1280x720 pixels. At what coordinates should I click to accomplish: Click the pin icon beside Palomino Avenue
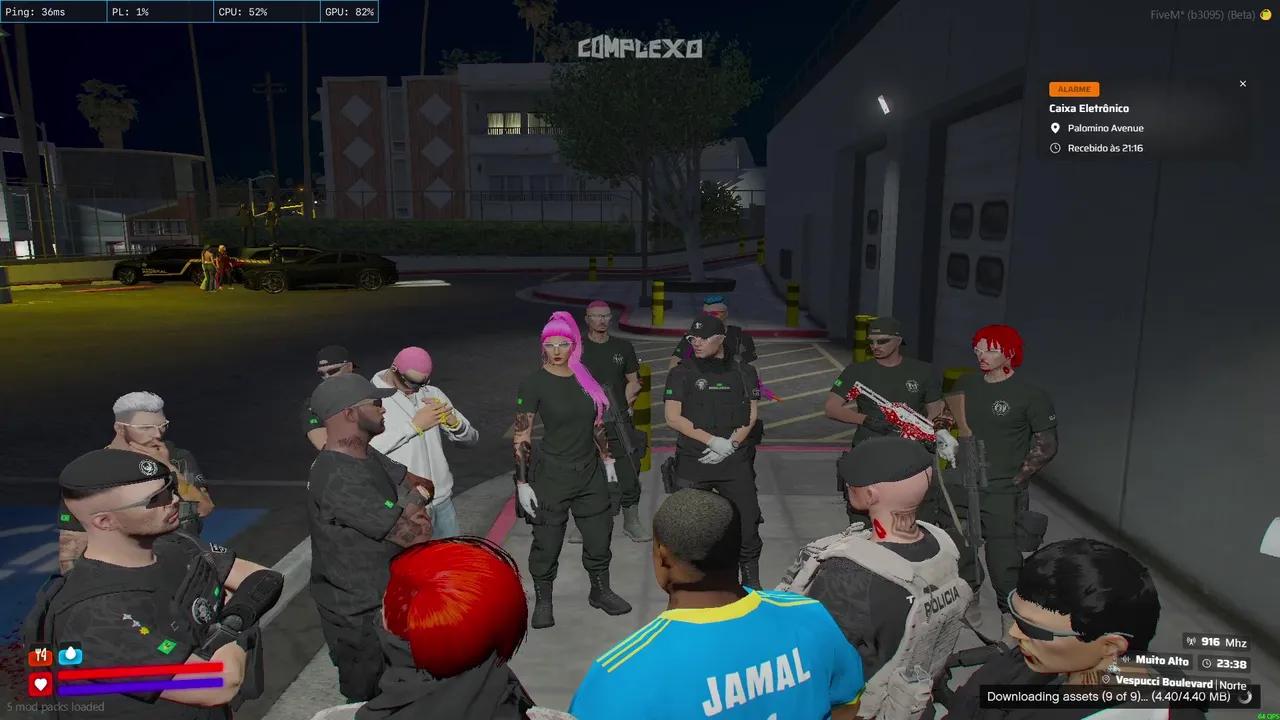click(x=1054, y=128)
